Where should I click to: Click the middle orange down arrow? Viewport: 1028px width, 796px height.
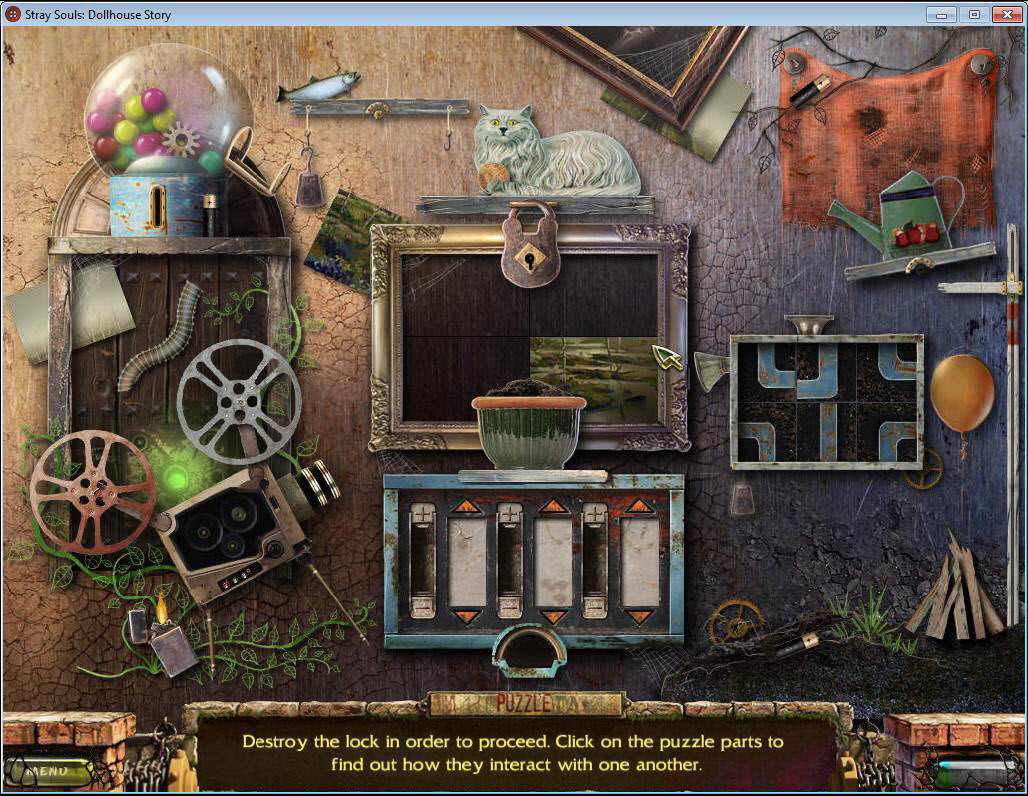(553, 616)
